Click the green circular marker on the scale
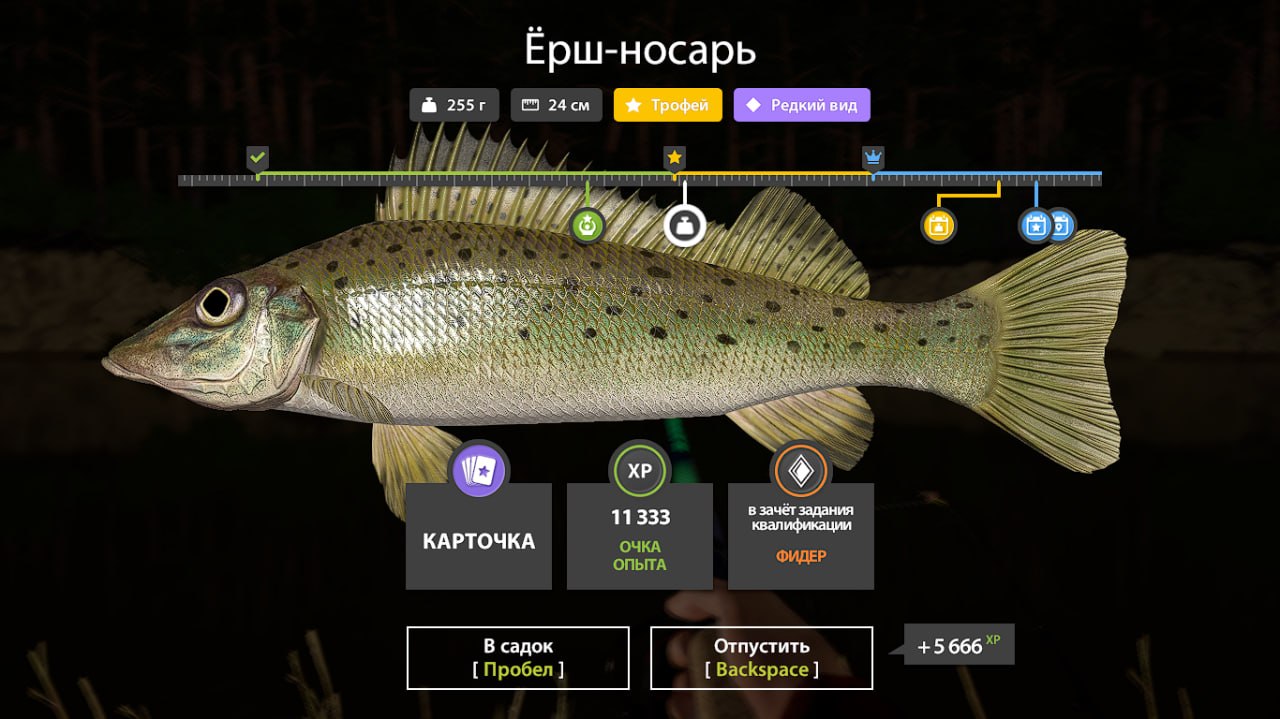Viewport: 1280px width, 719px height. coord(588,226)
